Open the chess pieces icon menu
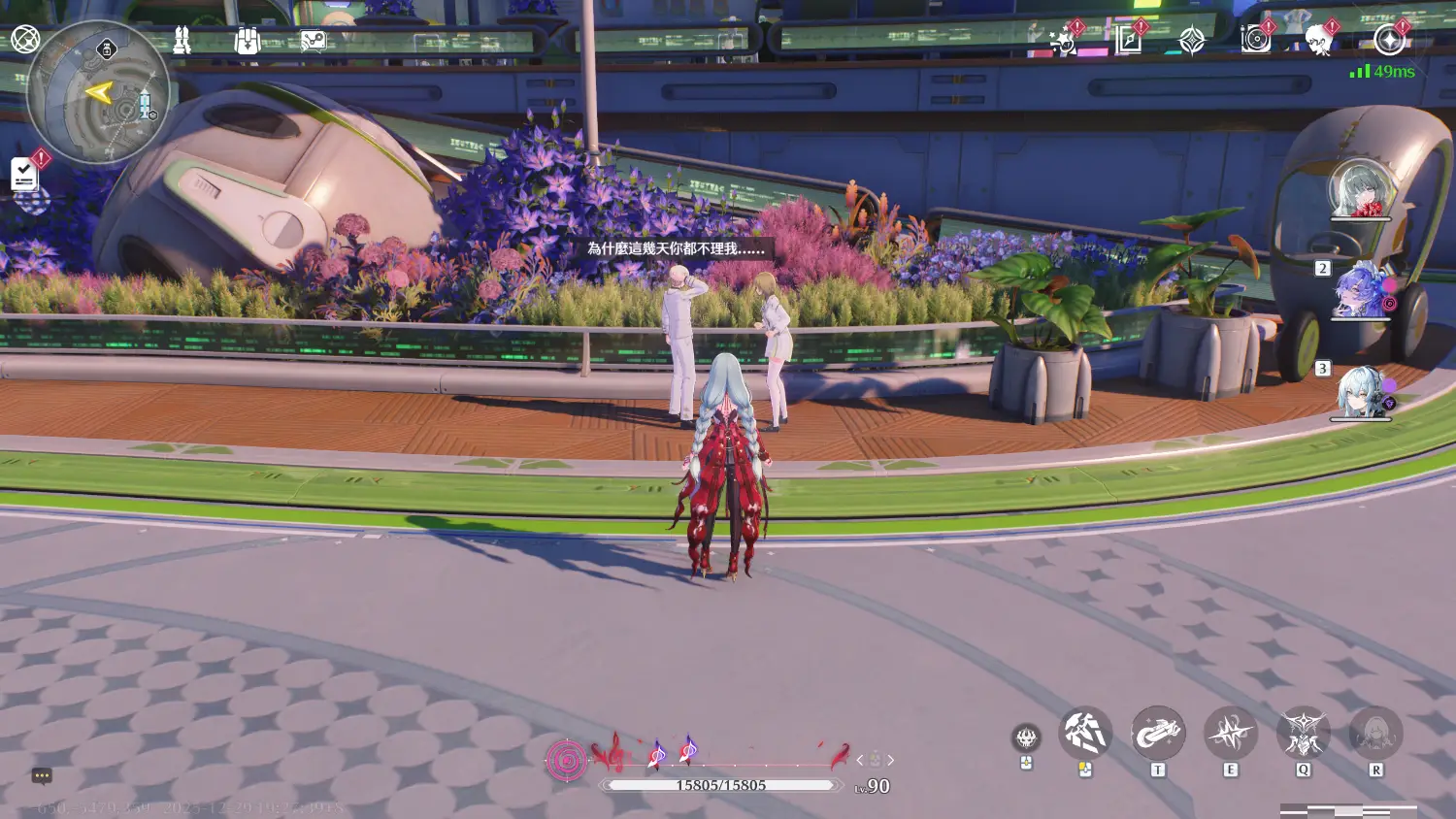The width and height of the screenshot is (1456, 819). coord(182,40)
